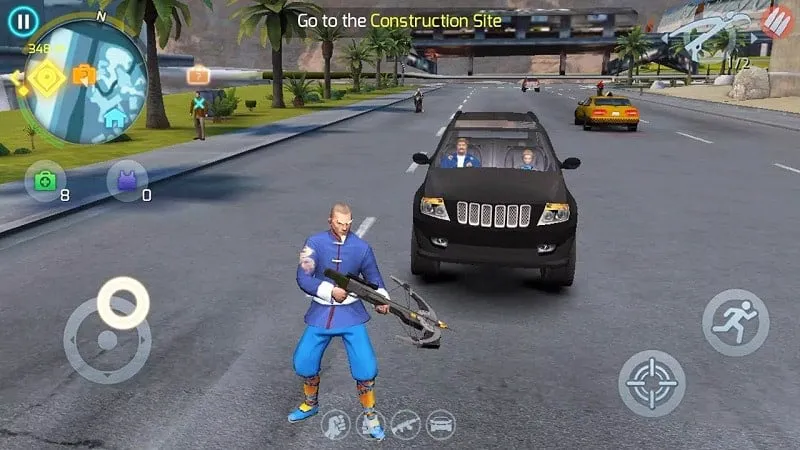Viewport: 800px width, 450px height.
Task: Select the assault rifle weapon icon
Action: [405, 424]
